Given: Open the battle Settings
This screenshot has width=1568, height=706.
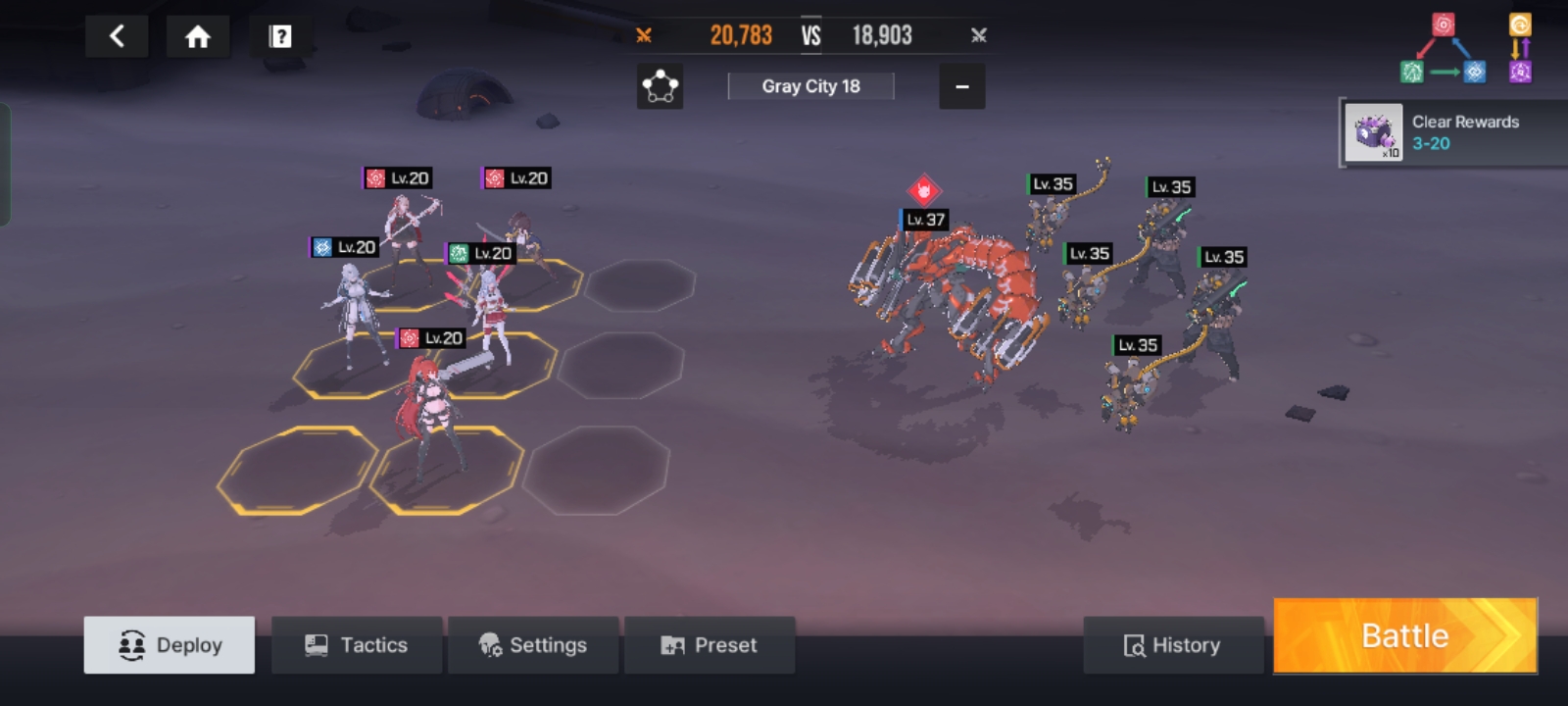Looking at the screenshot, I should click(x=533, y=645).
